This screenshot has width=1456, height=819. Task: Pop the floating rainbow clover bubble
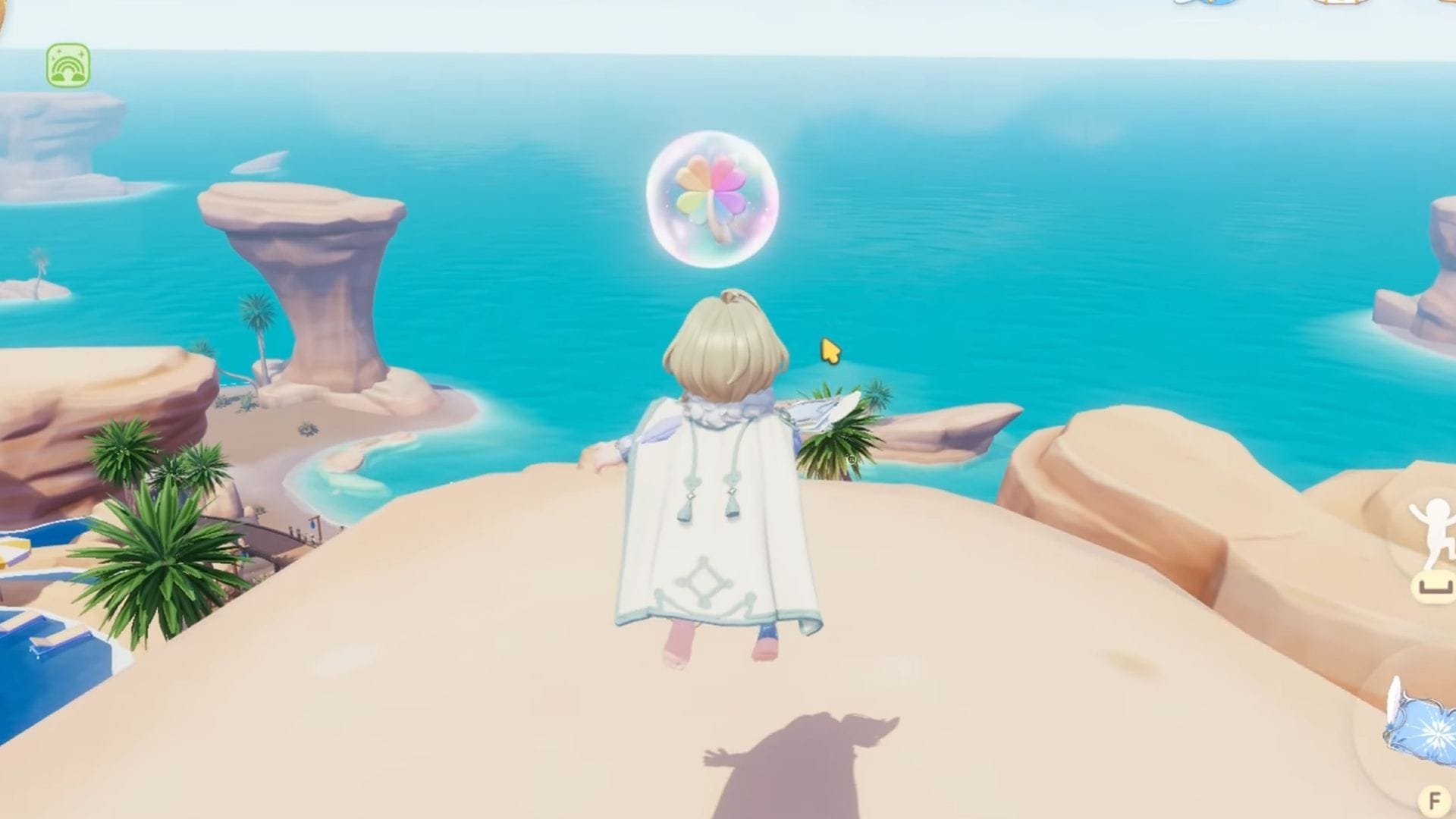[x=711, y=199]
